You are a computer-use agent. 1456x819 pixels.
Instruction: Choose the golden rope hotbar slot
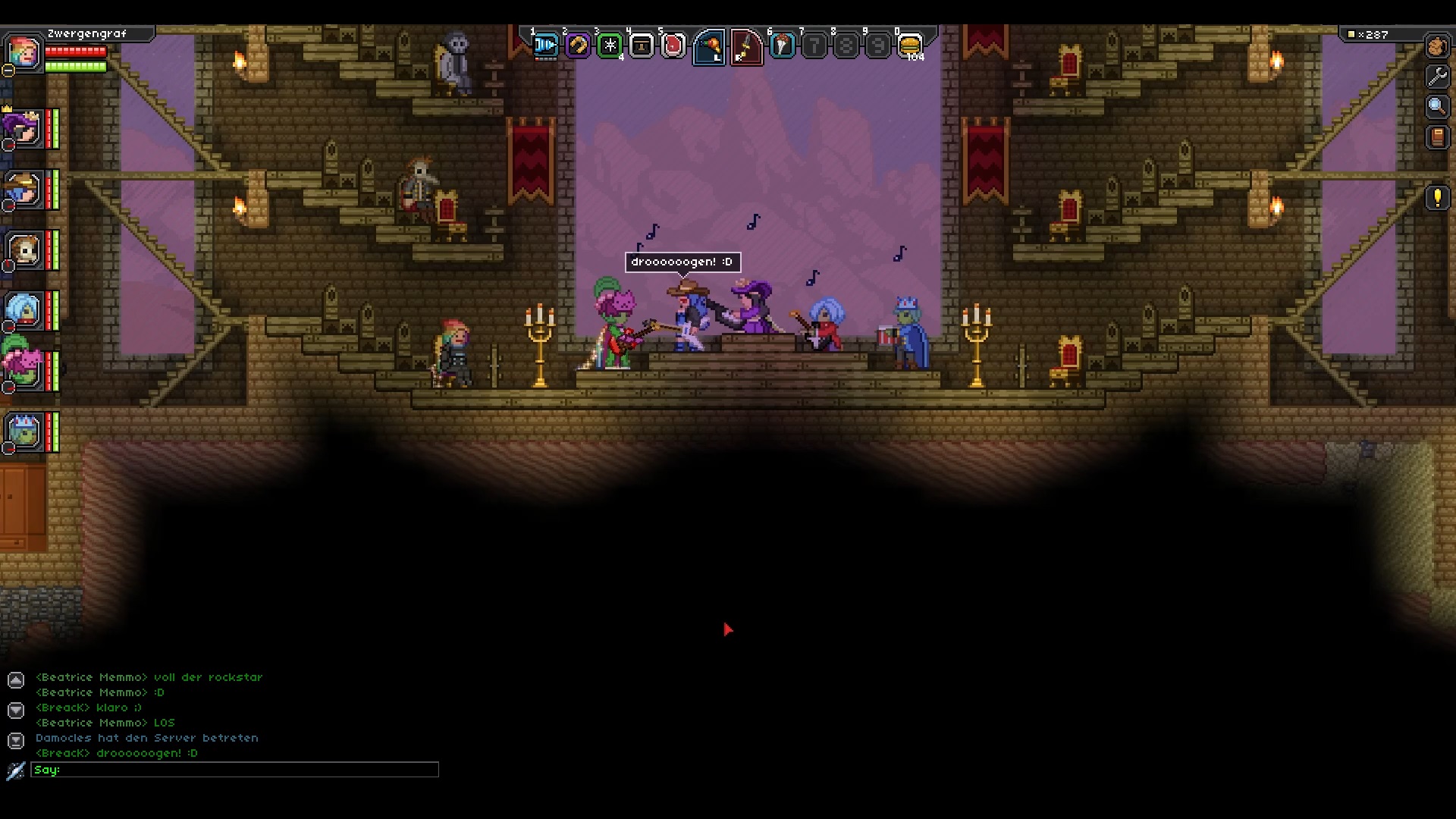[x=577, y=46]
